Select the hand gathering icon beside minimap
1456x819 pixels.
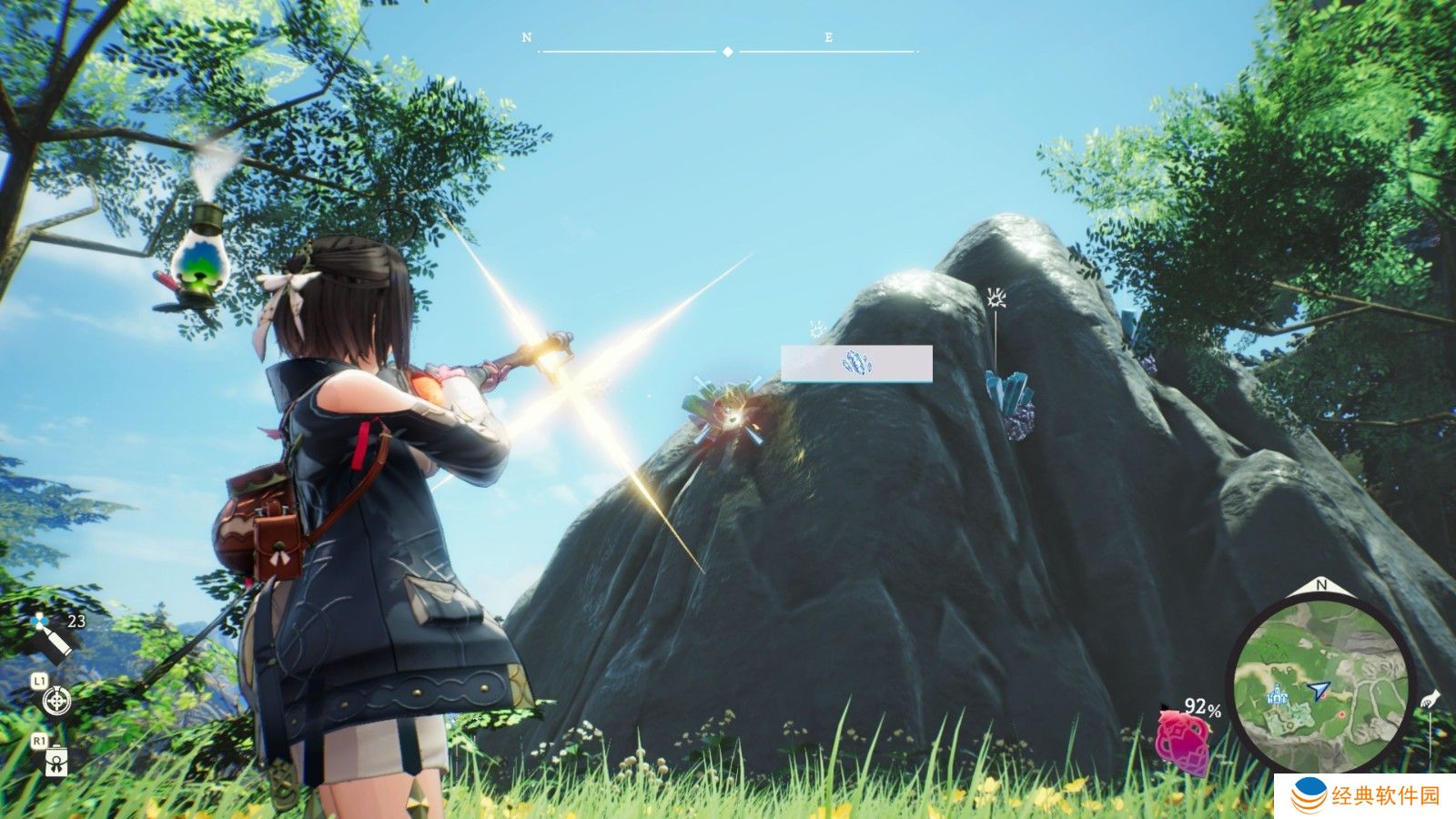(x=1430, y=699)
